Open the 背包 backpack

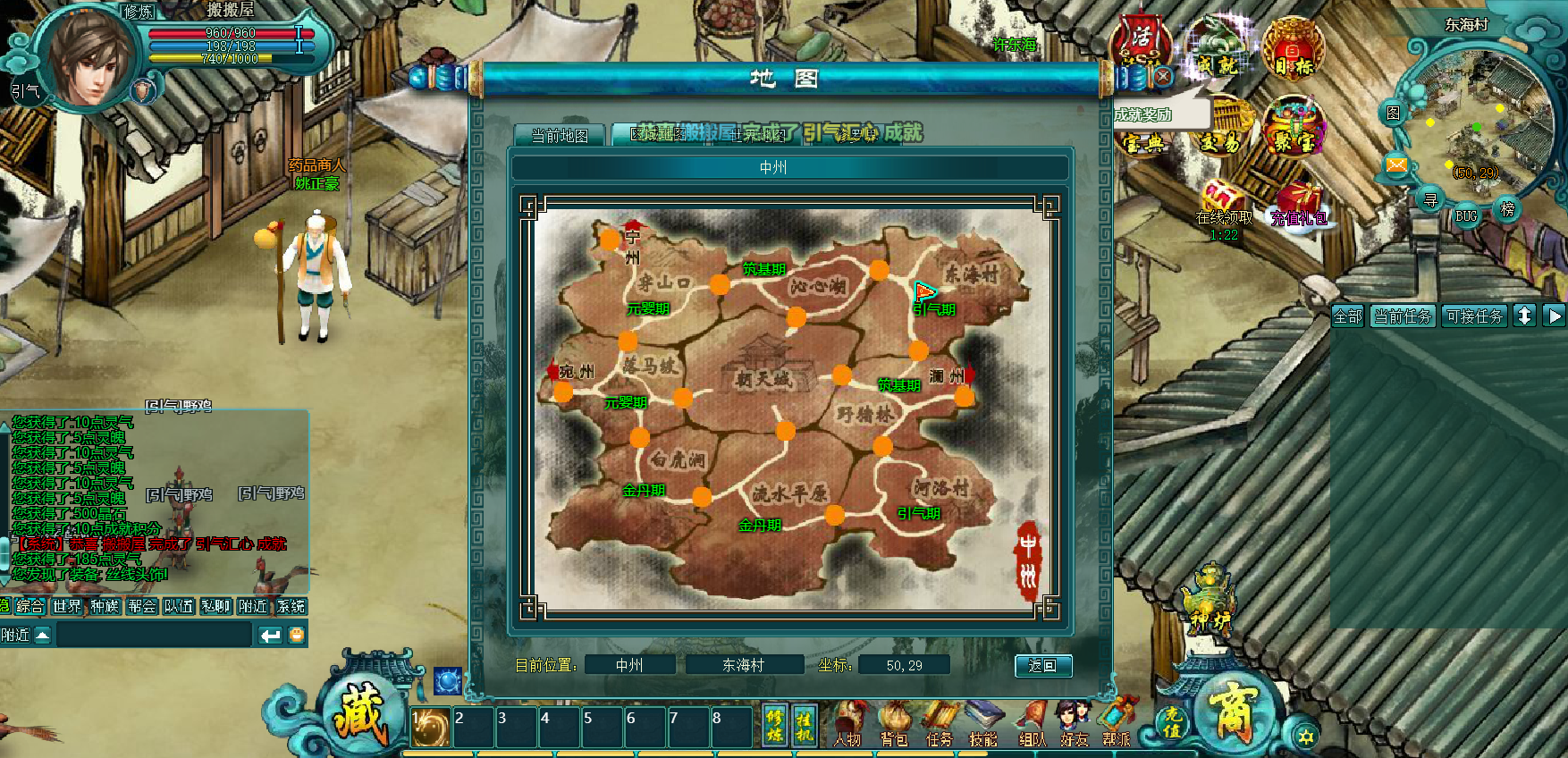pyautogui.click(x=894, y=725)
